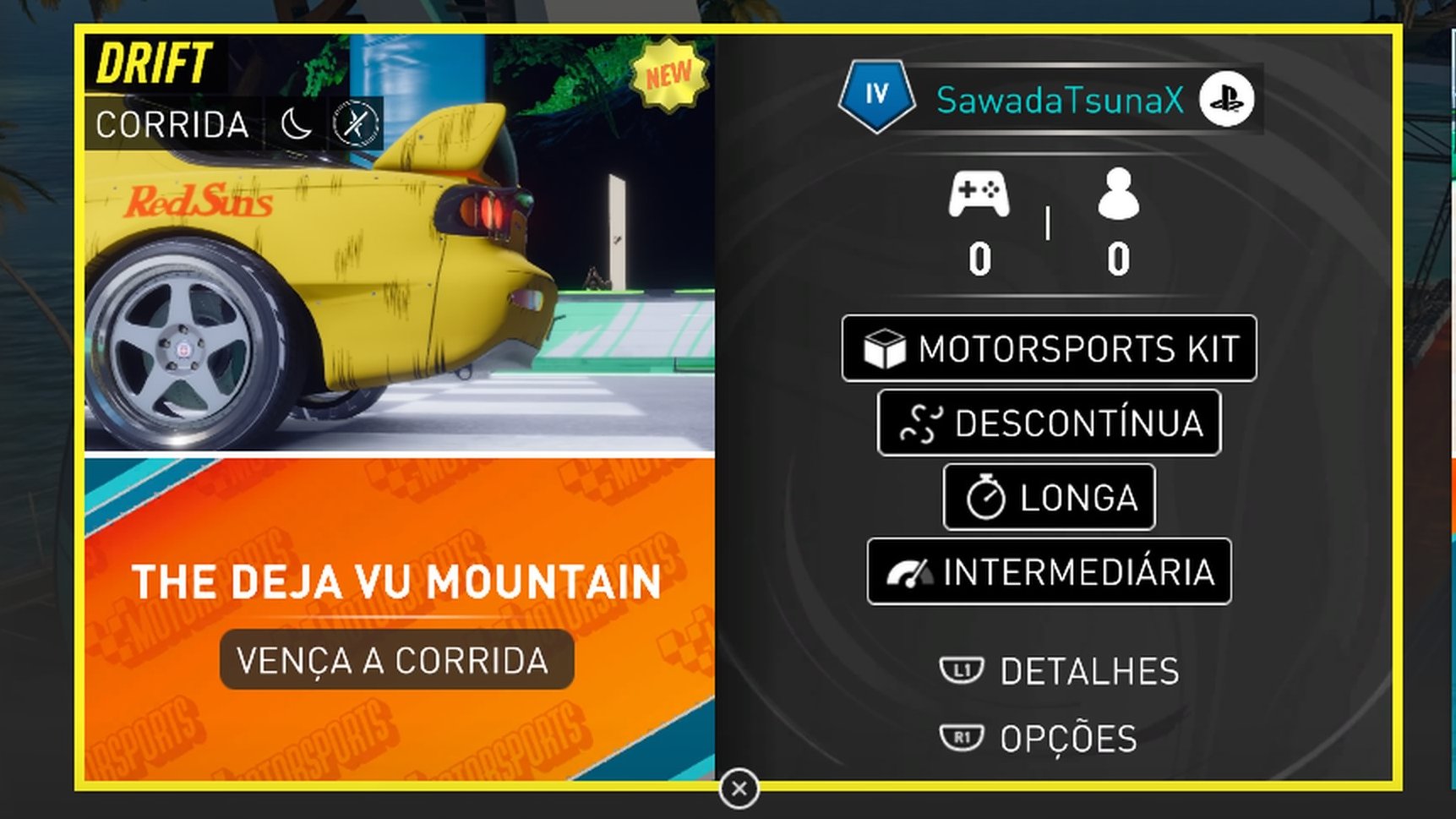Select the Motorsports Kit tag
Image resolution: width=1456 pixels, height=819 pixels.
coord(1049,348)
